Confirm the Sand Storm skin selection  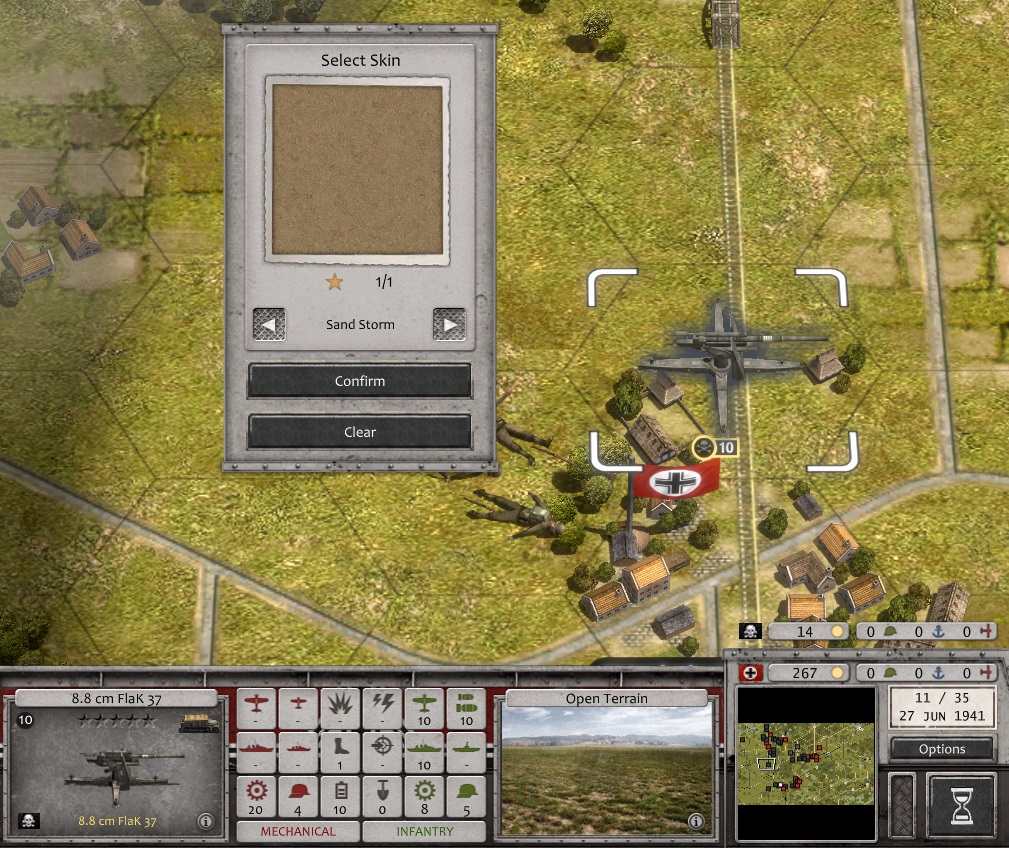(x=359, y=381)
